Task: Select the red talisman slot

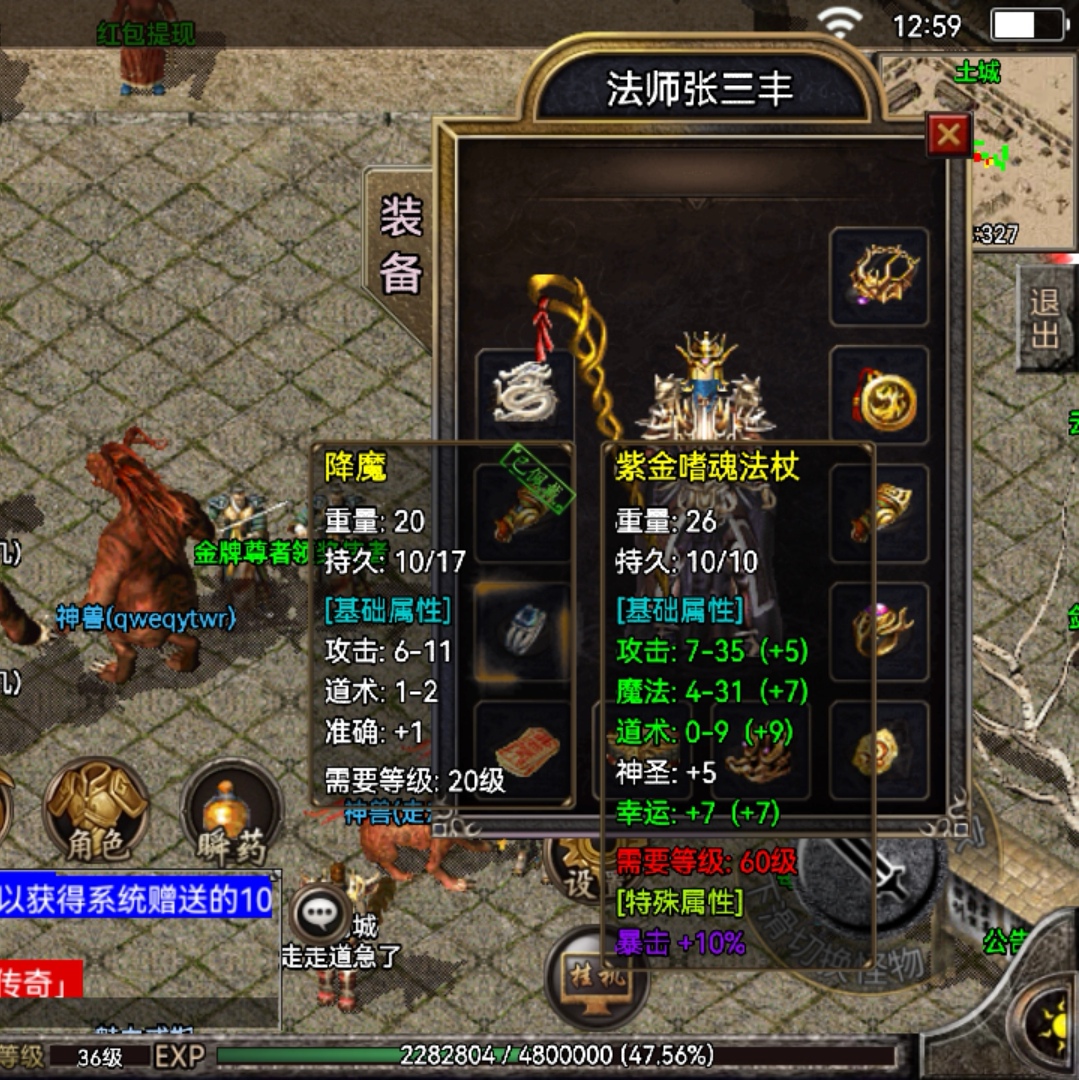Action: click(x=525, y=748)
